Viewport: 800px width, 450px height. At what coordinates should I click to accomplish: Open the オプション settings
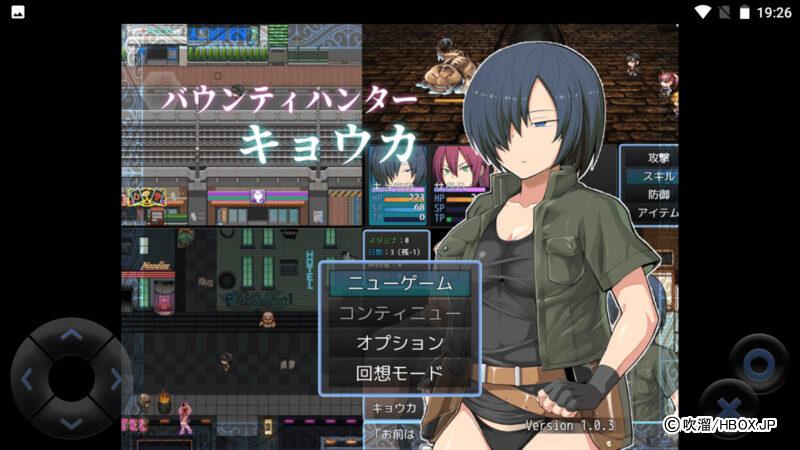(399, 343)
